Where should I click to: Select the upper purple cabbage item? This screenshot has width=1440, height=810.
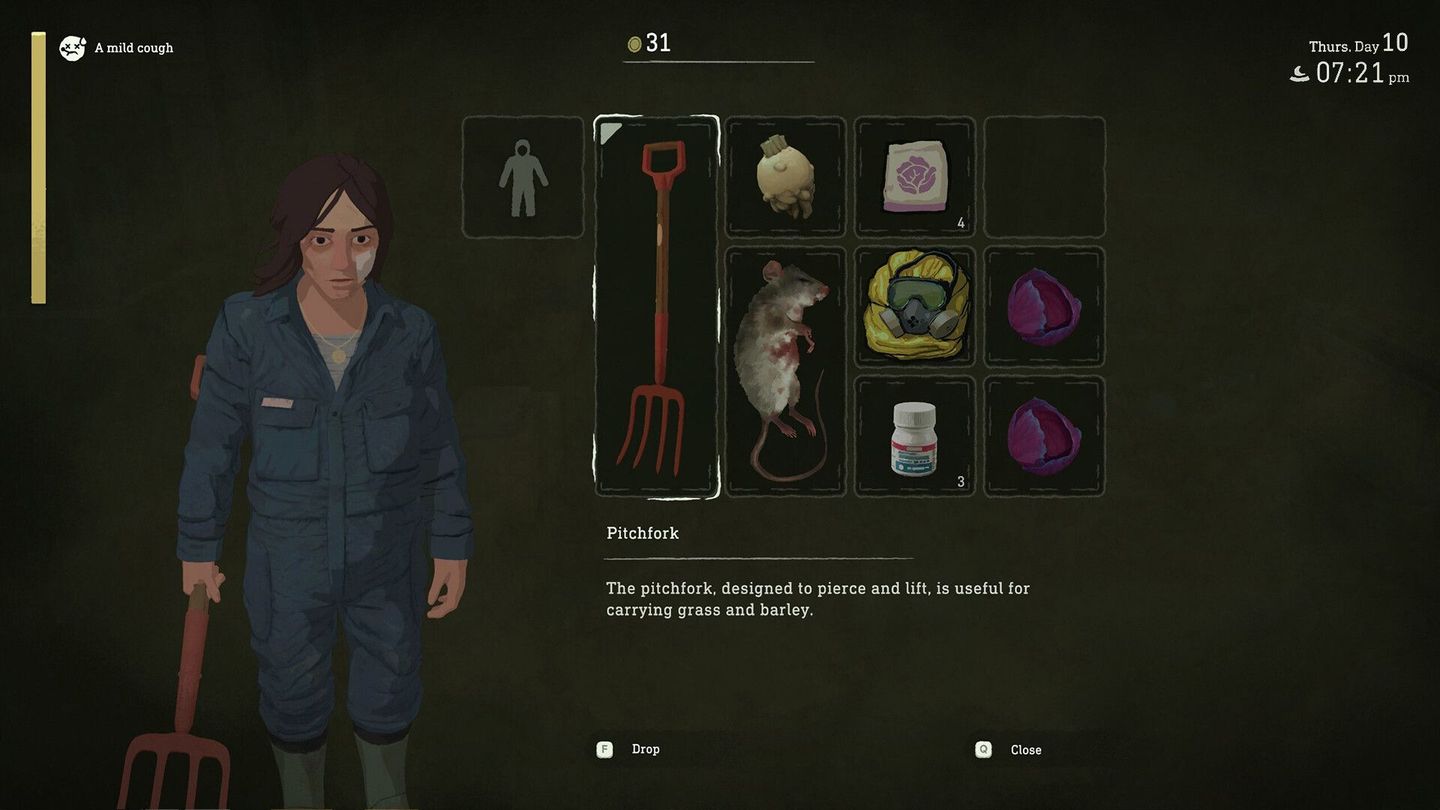(1044, 307)
